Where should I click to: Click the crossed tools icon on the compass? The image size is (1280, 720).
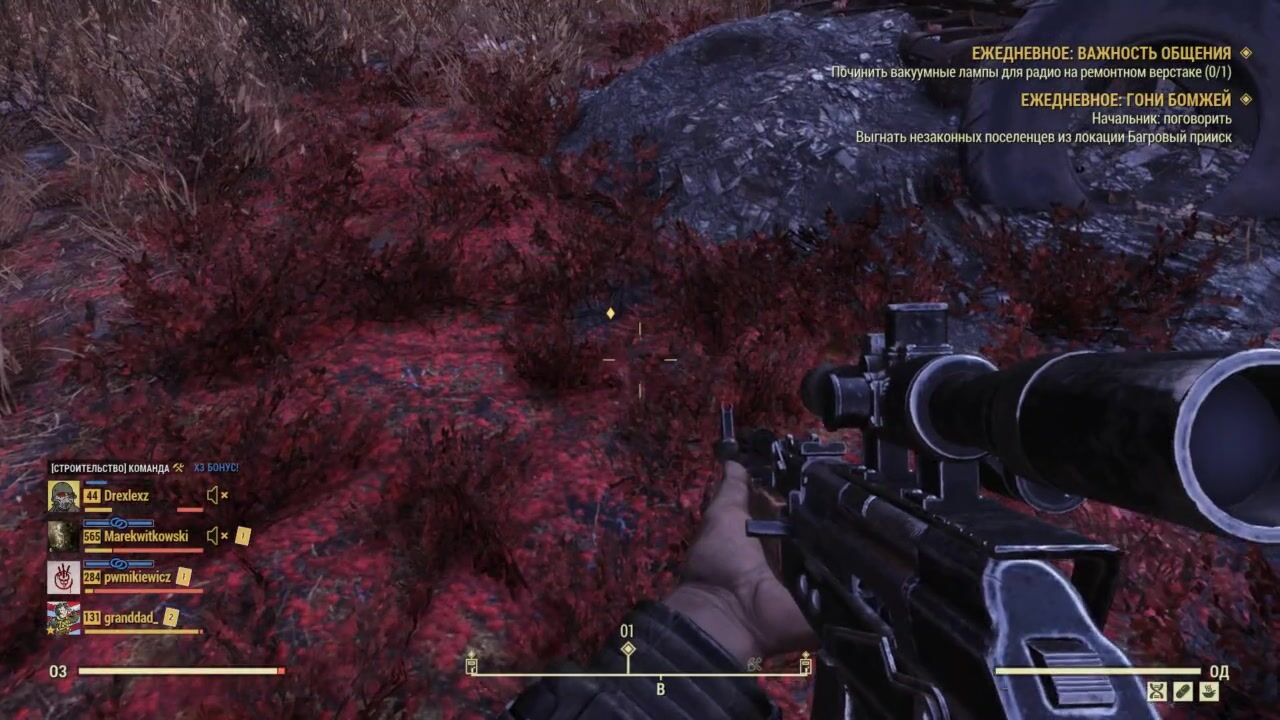(x=754, y=663)
